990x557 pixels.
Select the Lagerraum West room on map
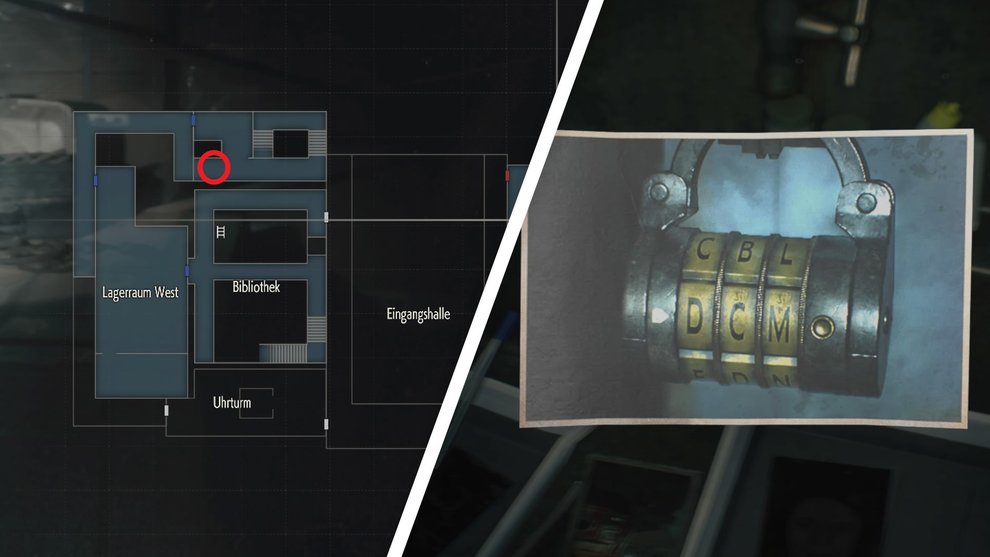[140, 293]
